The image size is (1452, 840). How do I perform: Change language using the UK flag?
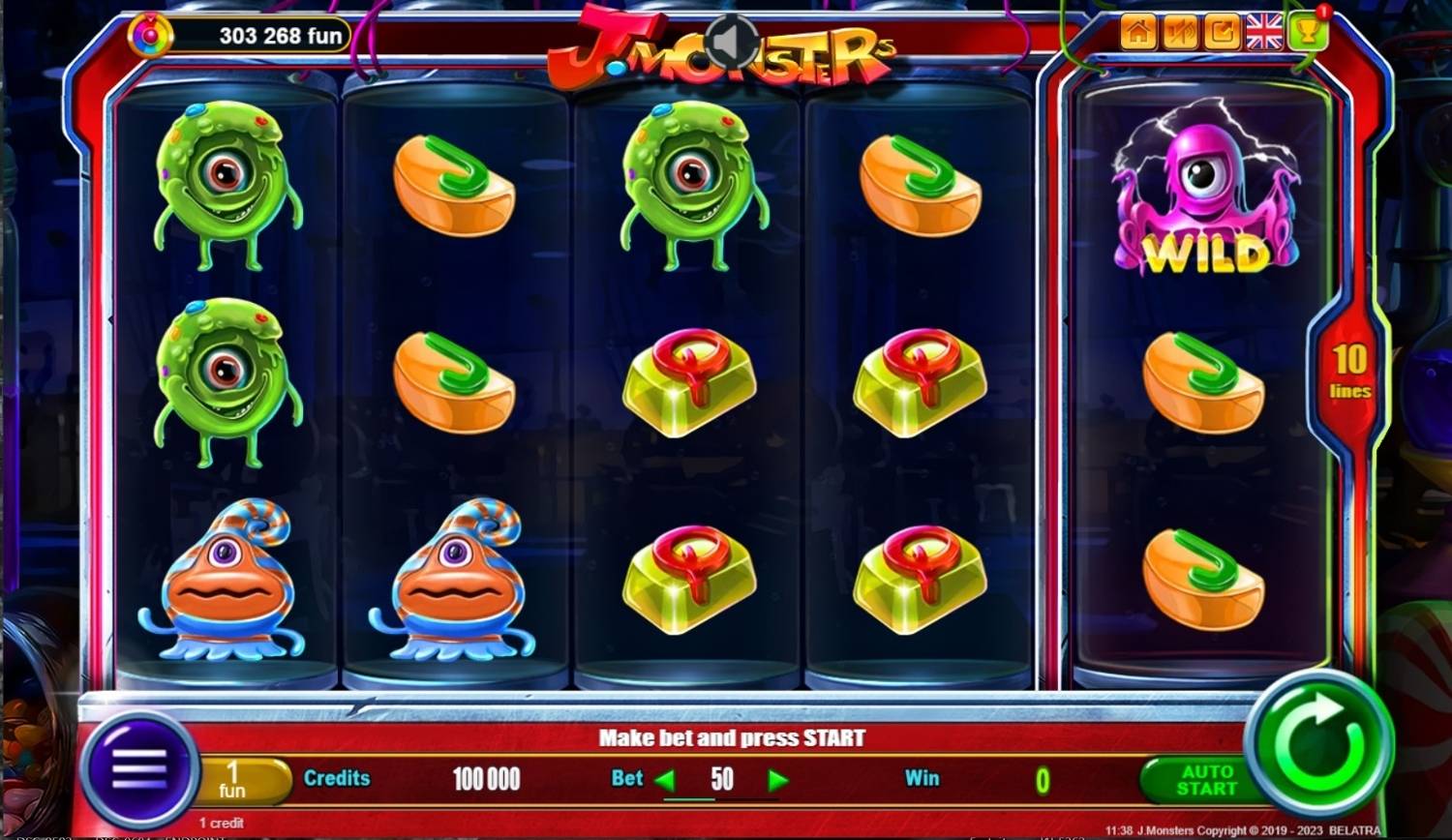pos(1263,33)
